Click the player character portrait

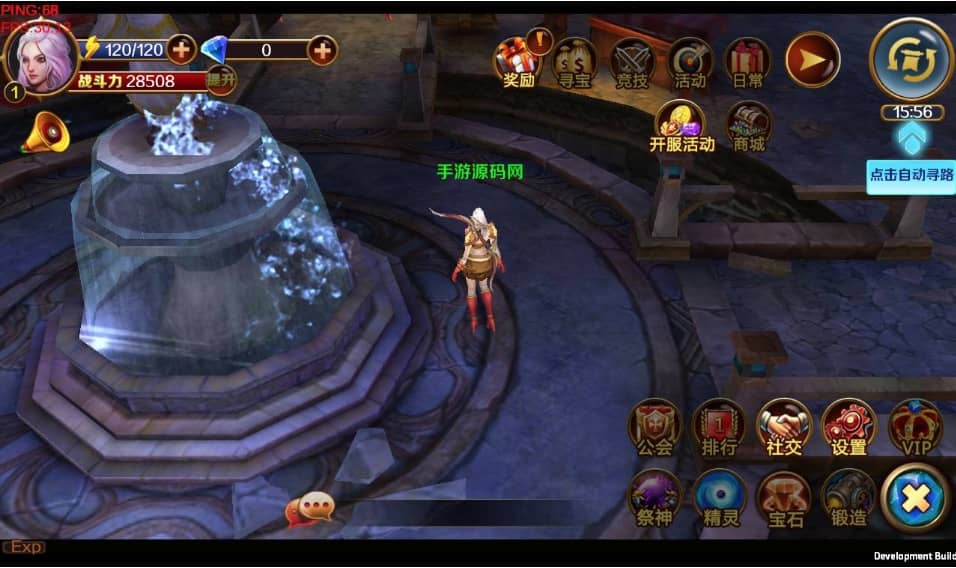41,58
